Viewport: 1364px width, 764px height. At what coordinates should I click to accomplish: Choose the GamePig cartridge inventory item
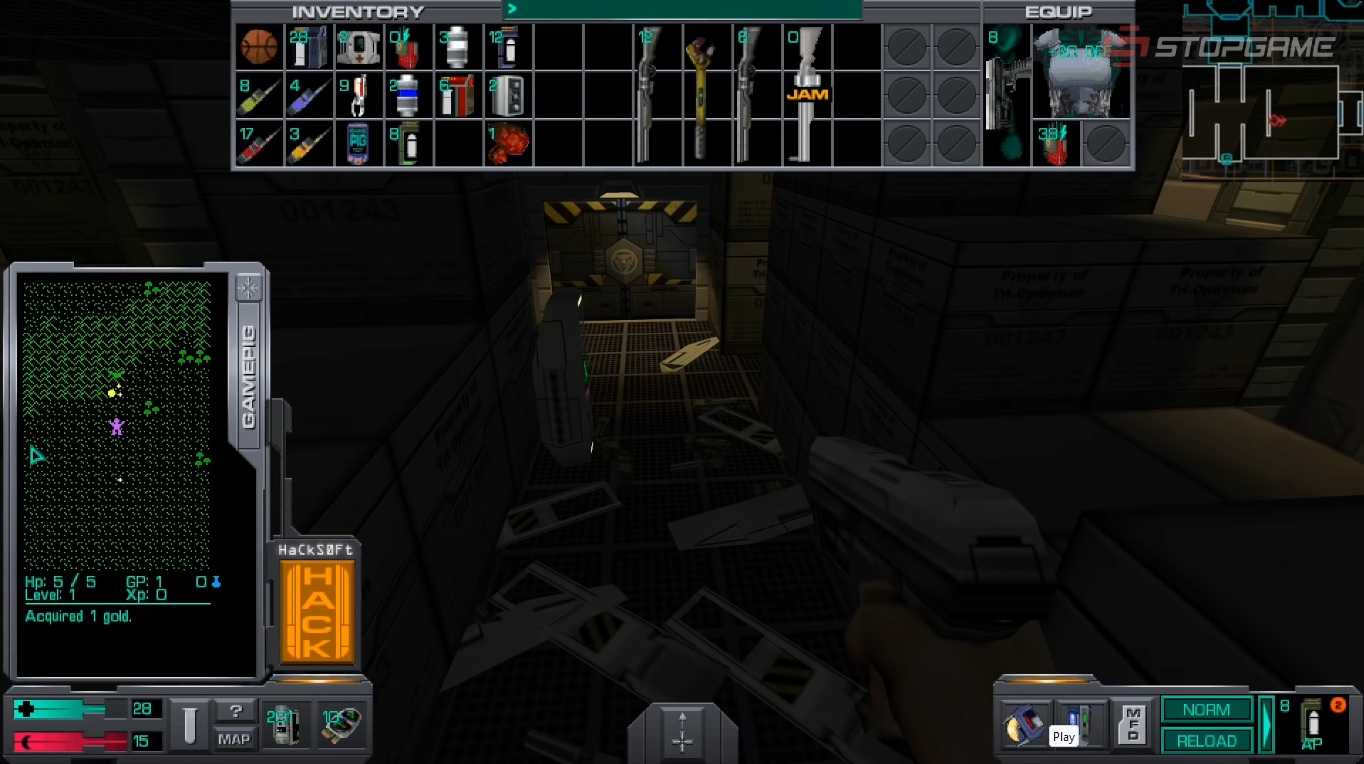click(x=357, y=143)
